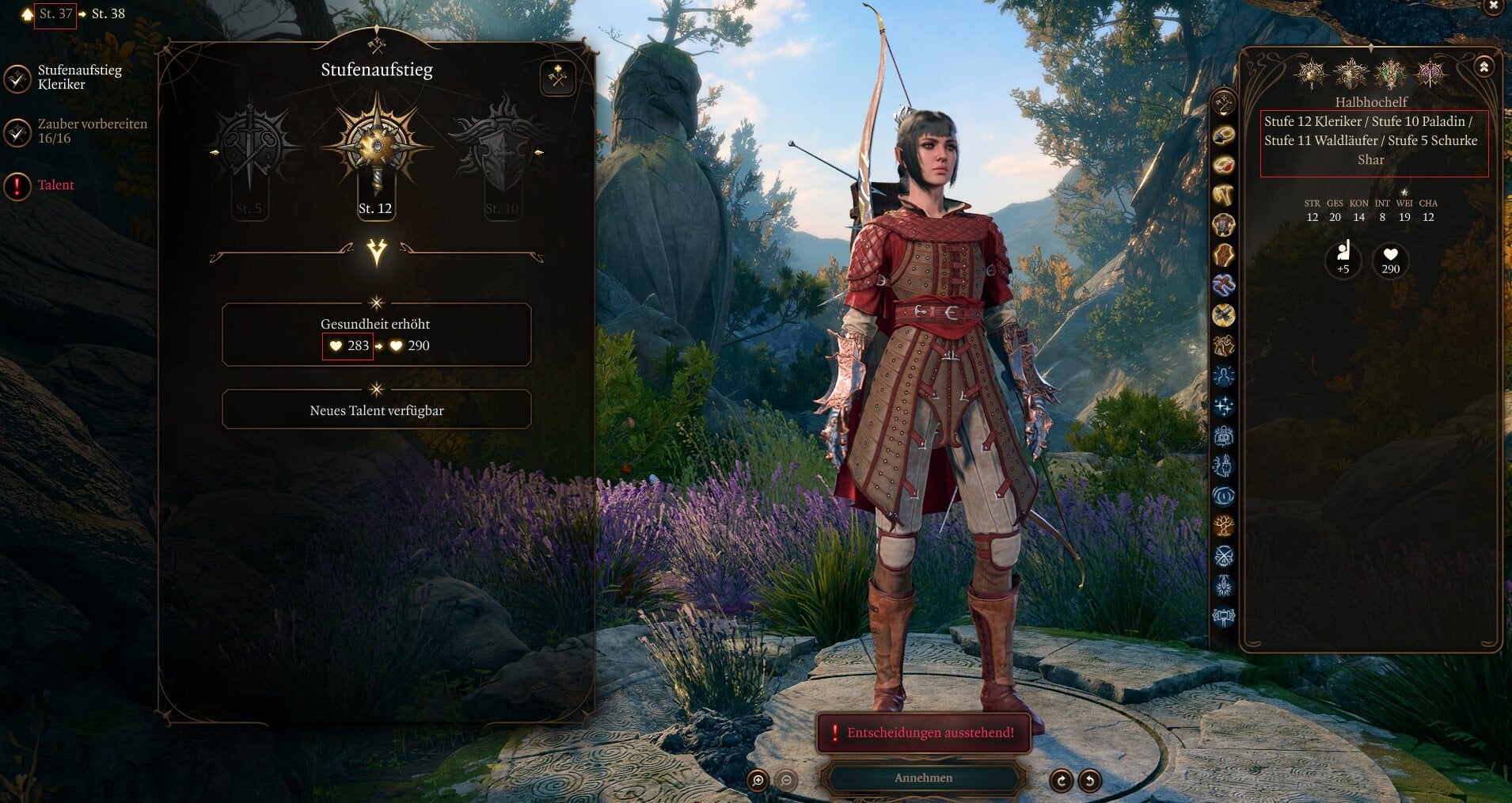Pick the St. 10 paladin class emblem
This screenshot has height=803, width=1512.
click(x=500, y=150)
